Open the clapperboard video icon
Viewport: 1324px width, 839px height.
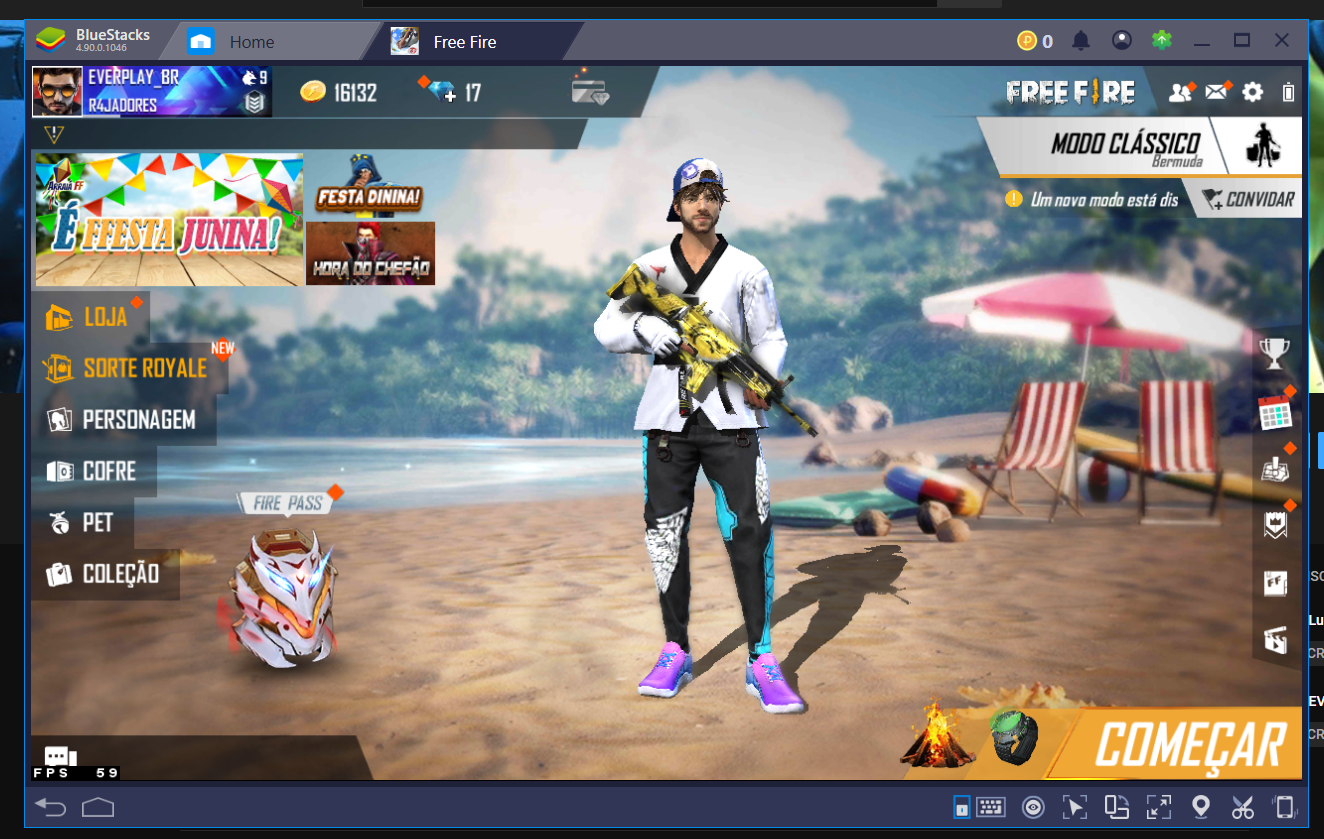[x=1274, y=638]
